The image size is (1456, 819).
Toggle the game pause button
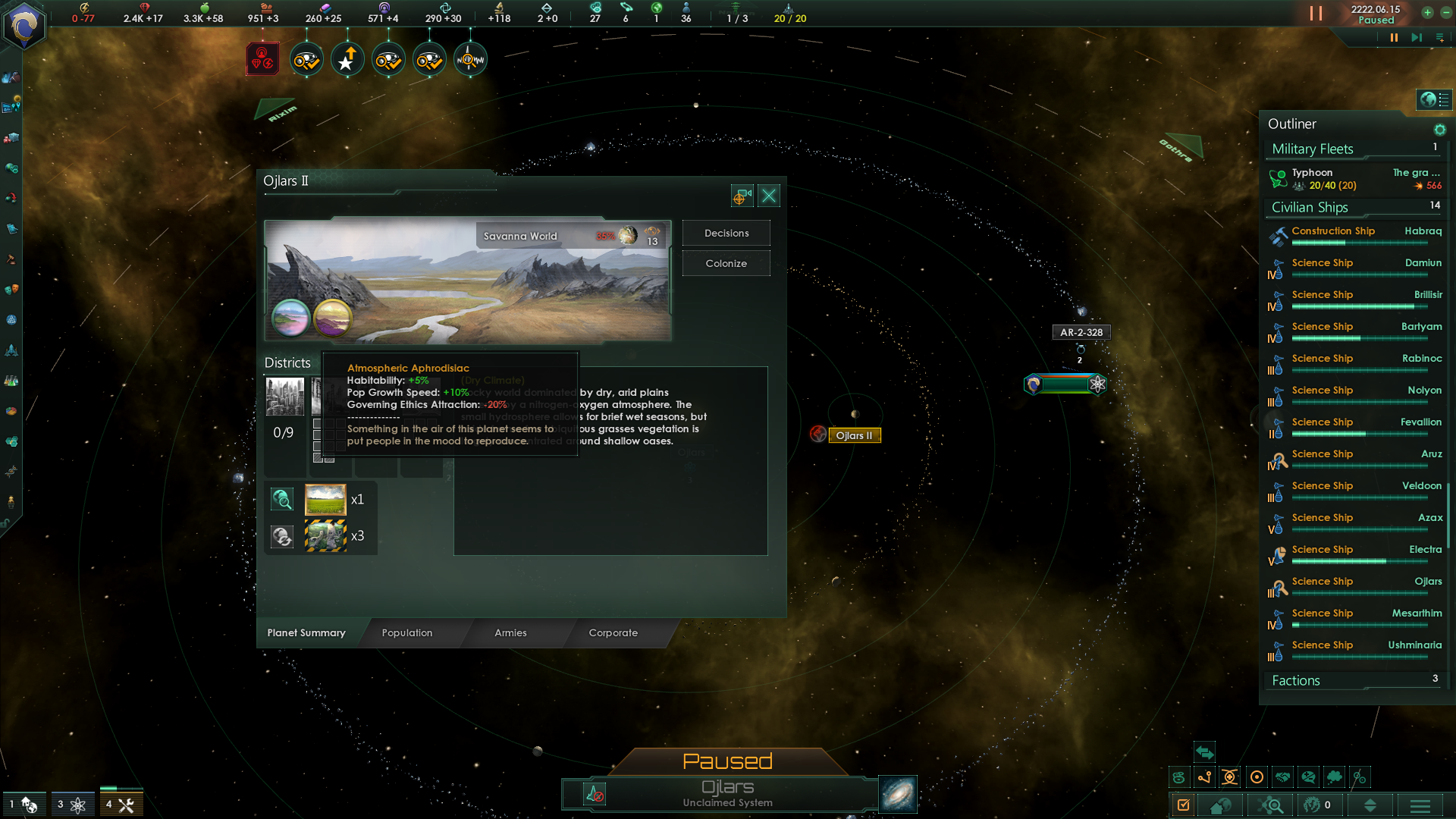coord(1393,37)
